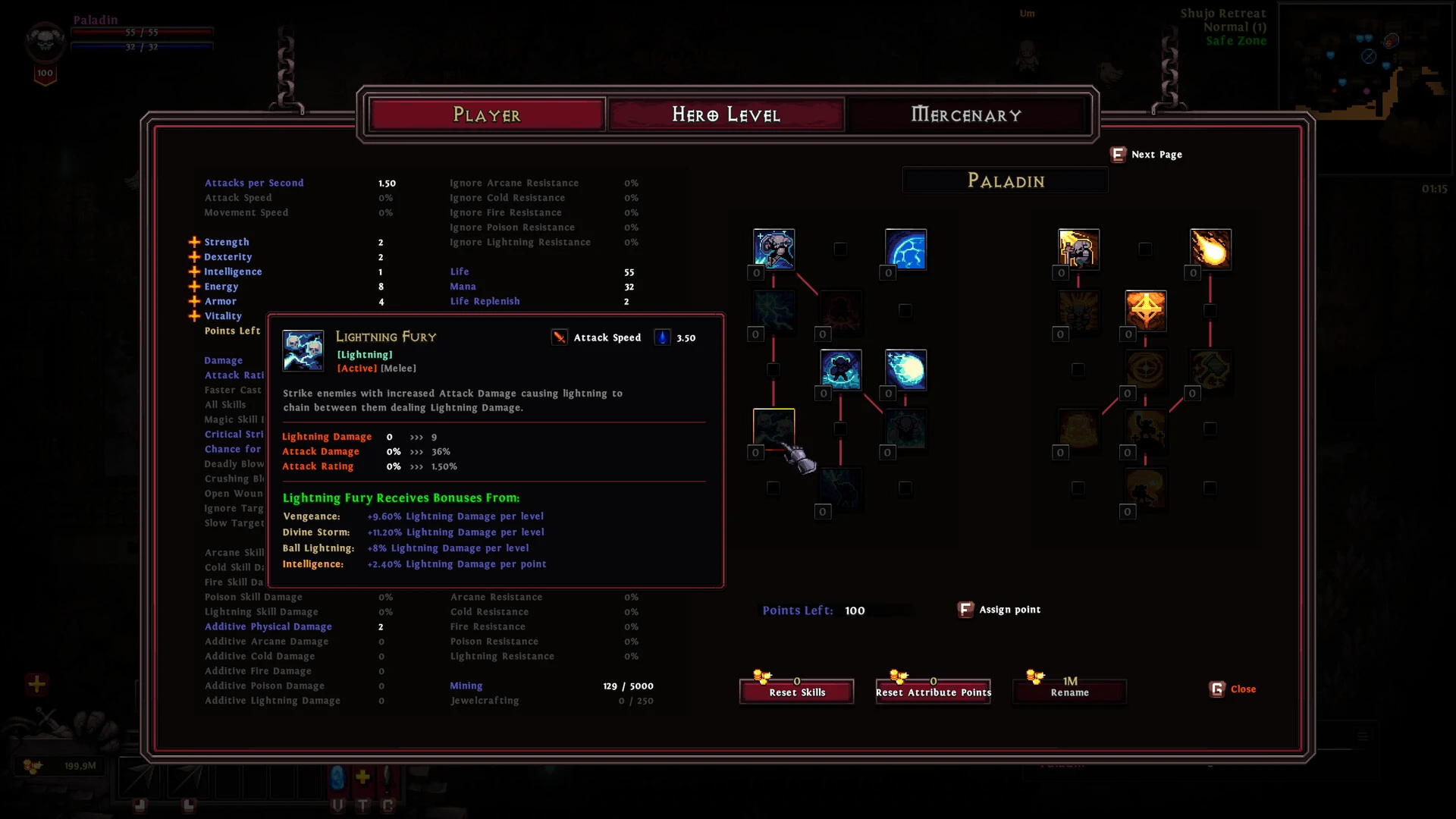The image size is (1456, 819).
Task: Raise Energy attribute by one
Action: coord(194,287)
